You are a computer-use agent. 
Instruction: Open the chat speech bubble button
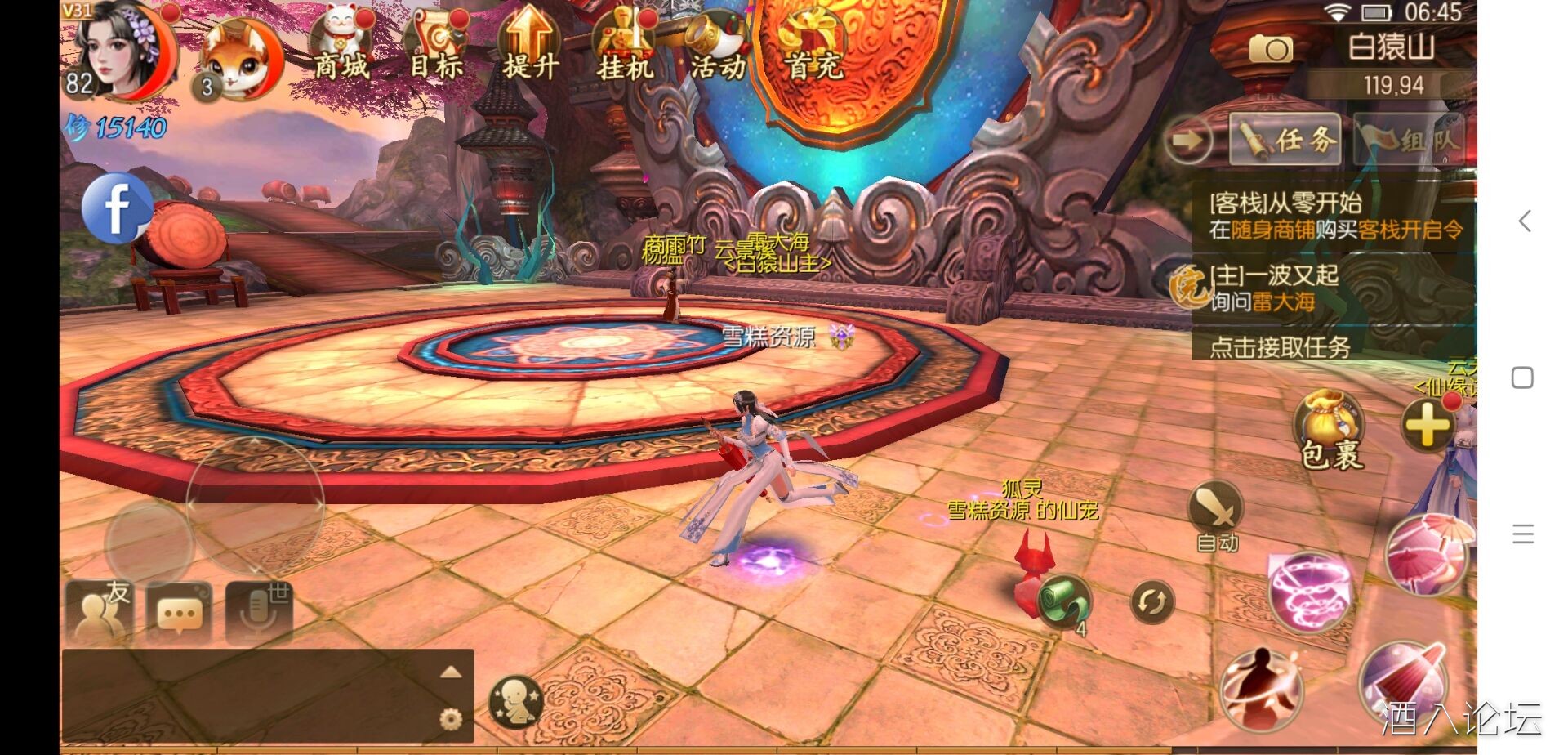(x=179, y=612)
